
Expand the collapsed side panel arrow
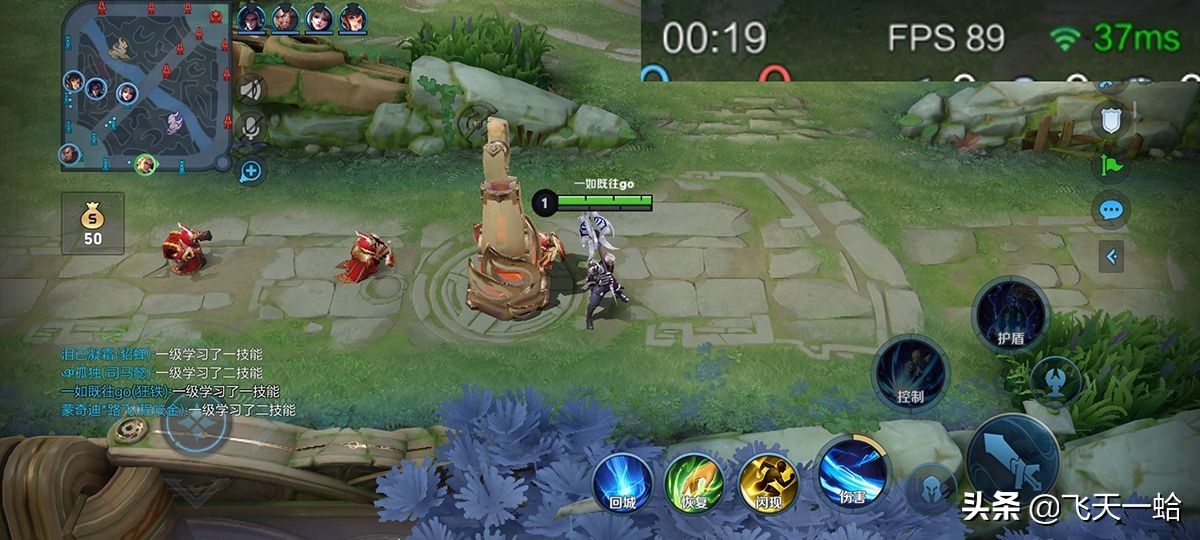tap(1111, 257)
